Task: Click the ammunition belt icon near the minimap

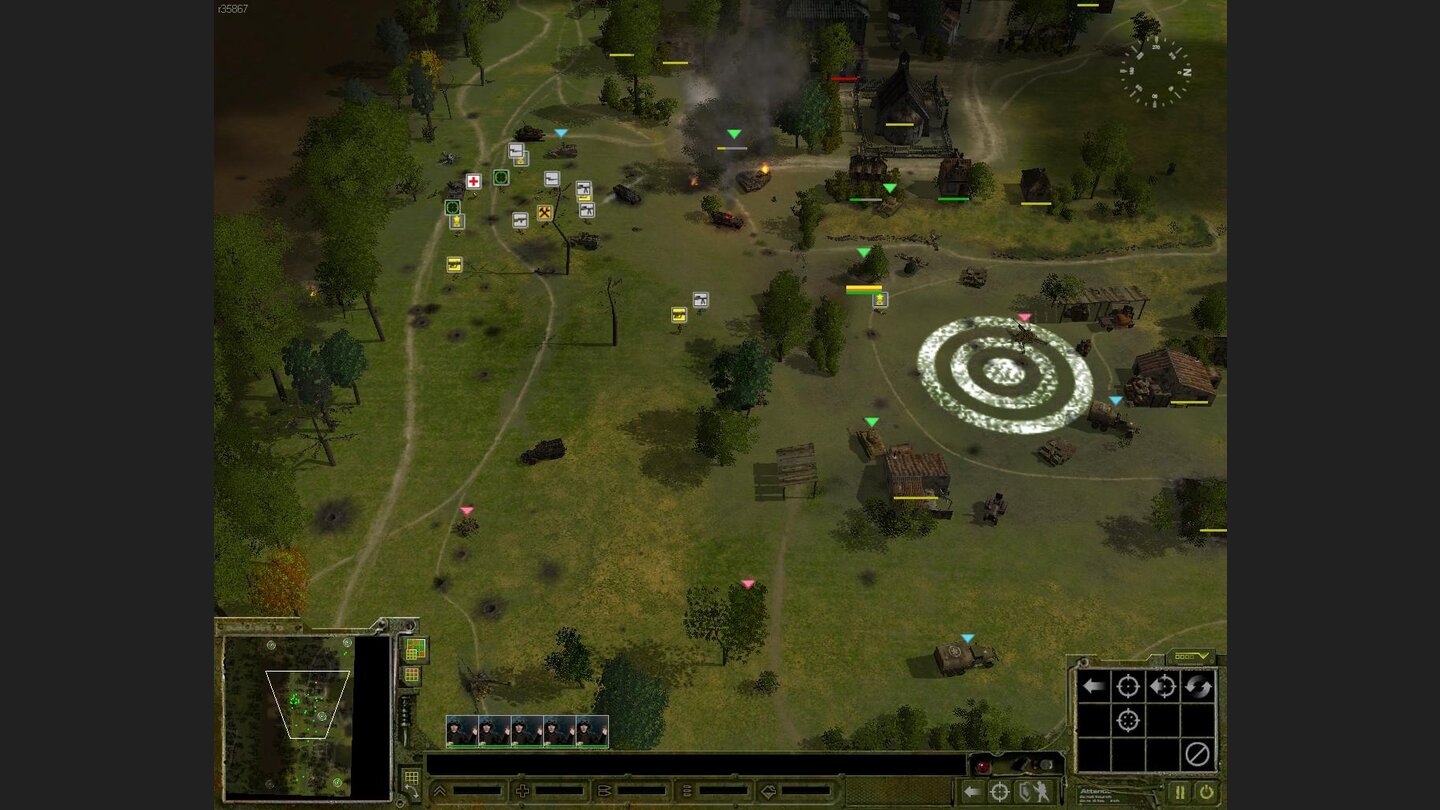Action: pyautogui.click(x=406, y=712)
